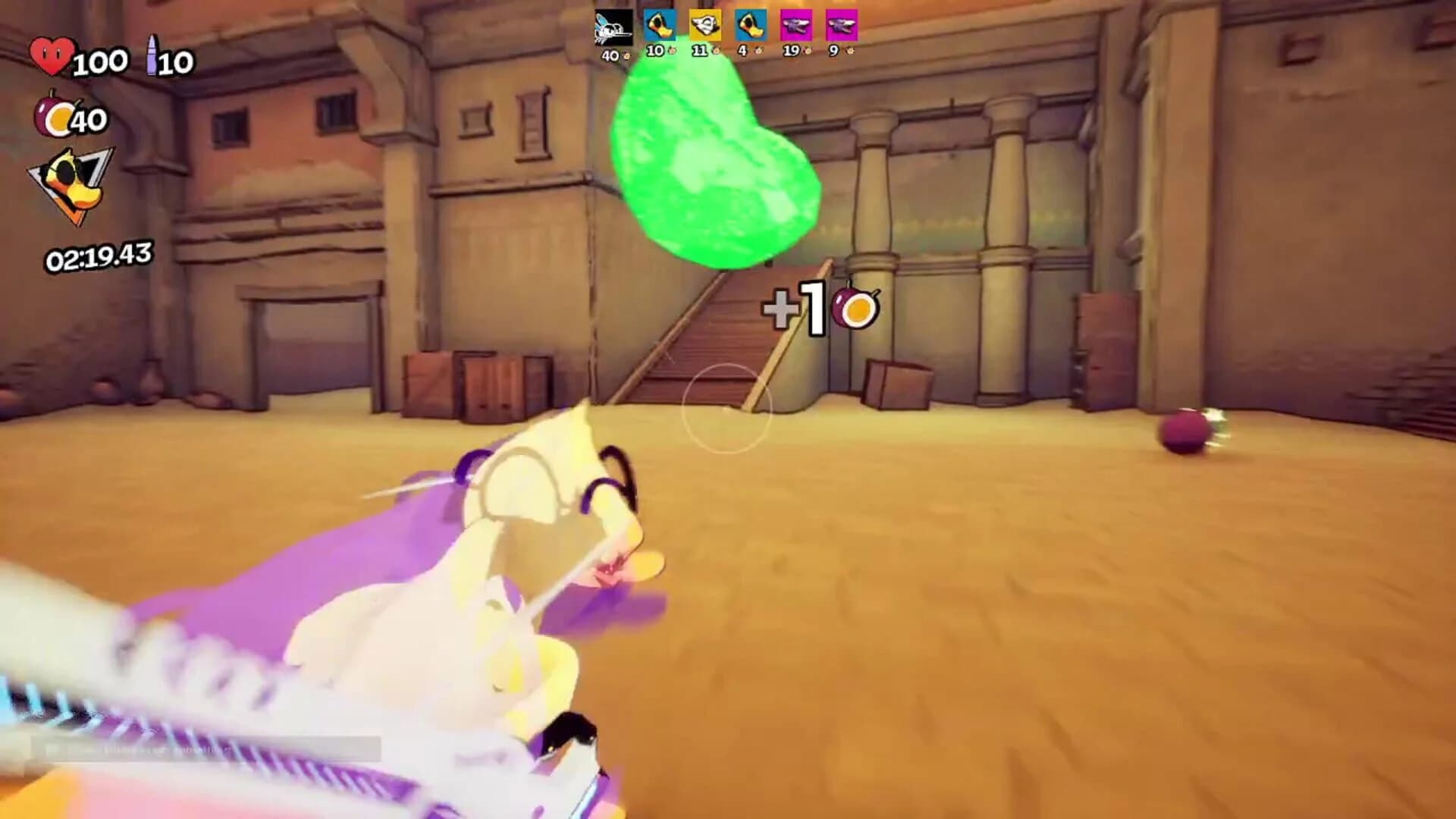Click the fruit counter showing 40
The width and height of the screenshot is (1456, 819).
pos(91,120)
